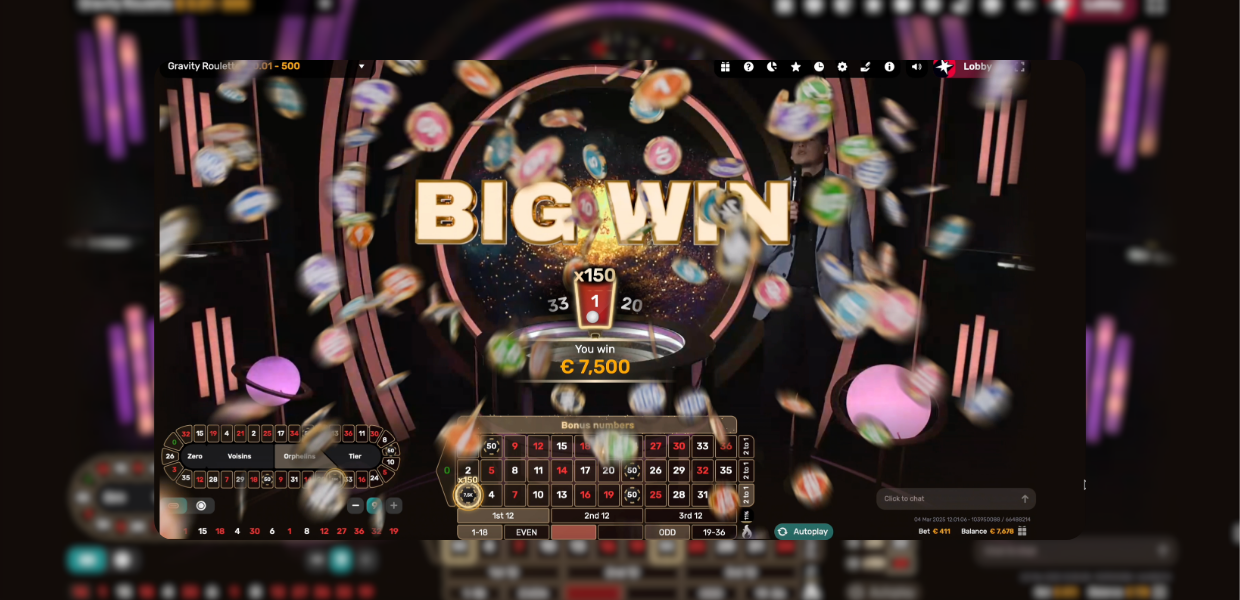Viewport: 1240px width, 600px height.
Task: Click the chat input box
Action: [945, 499]
